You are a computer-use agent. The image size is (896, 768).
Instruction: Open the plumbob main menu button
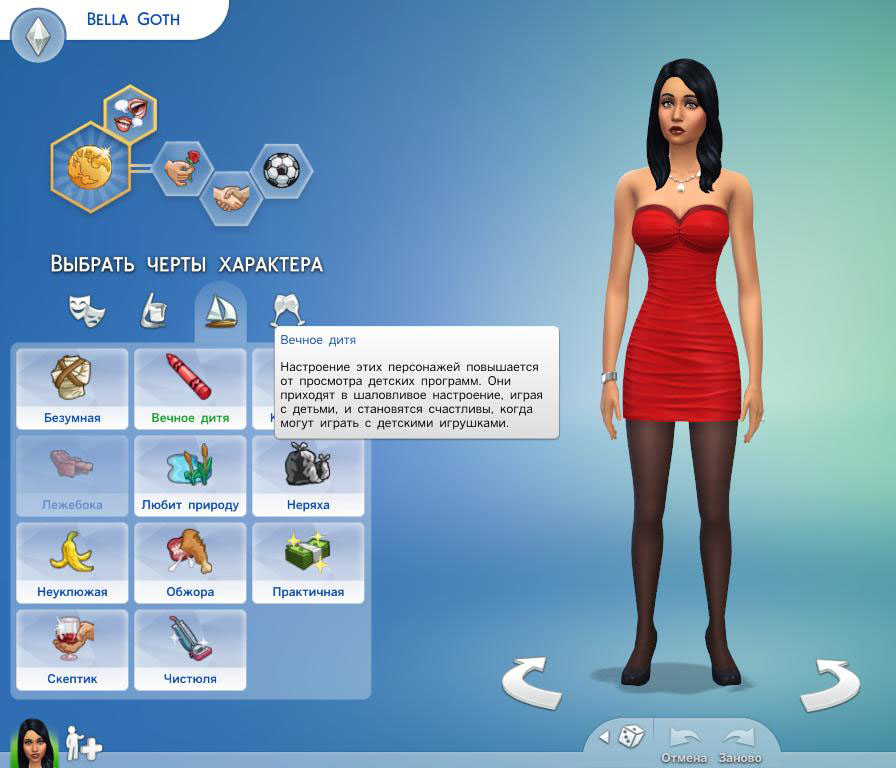[x=37, y=36]
